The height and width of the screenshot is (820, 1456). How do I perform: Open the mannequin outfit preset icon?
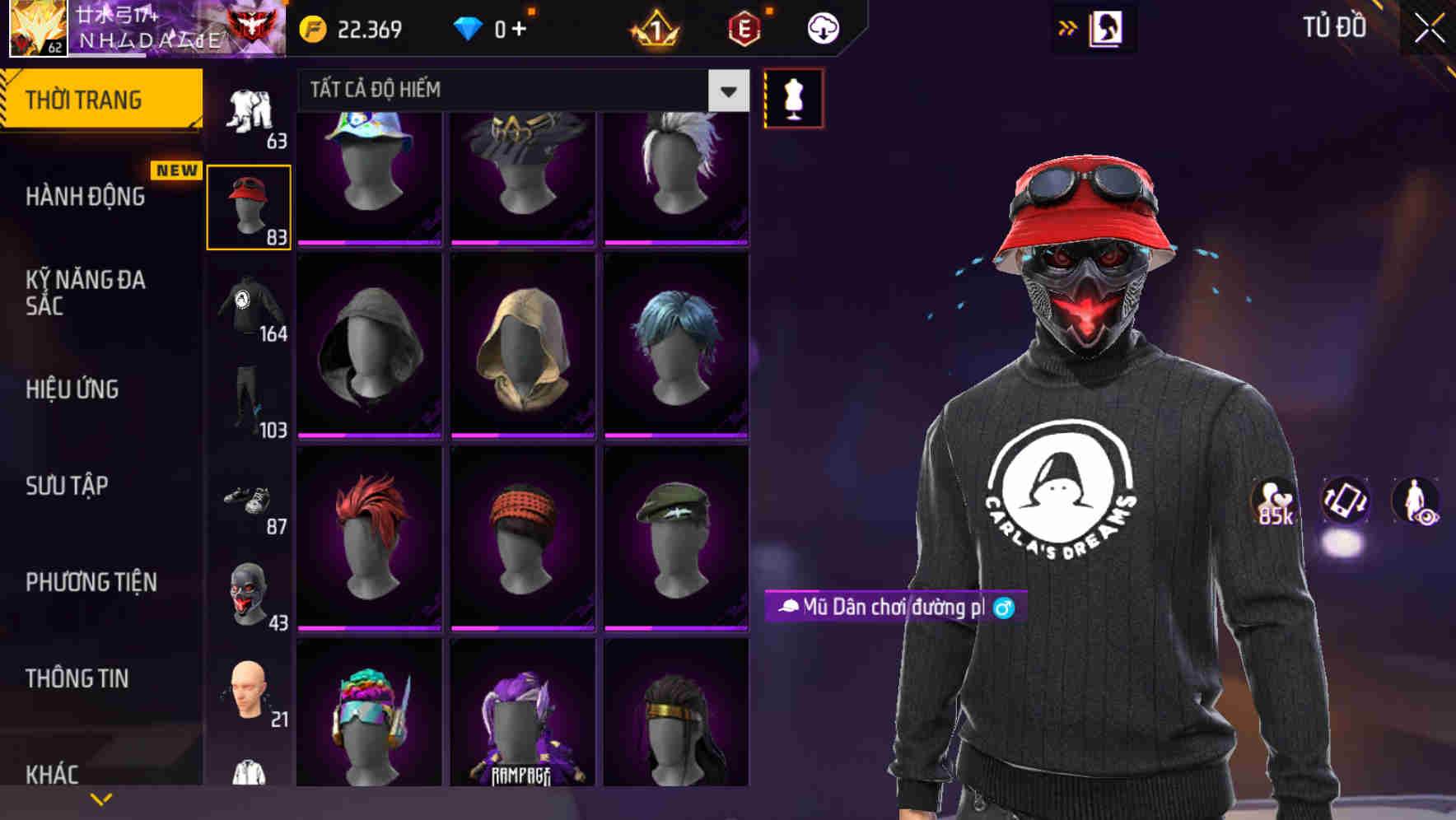point(793,97)
